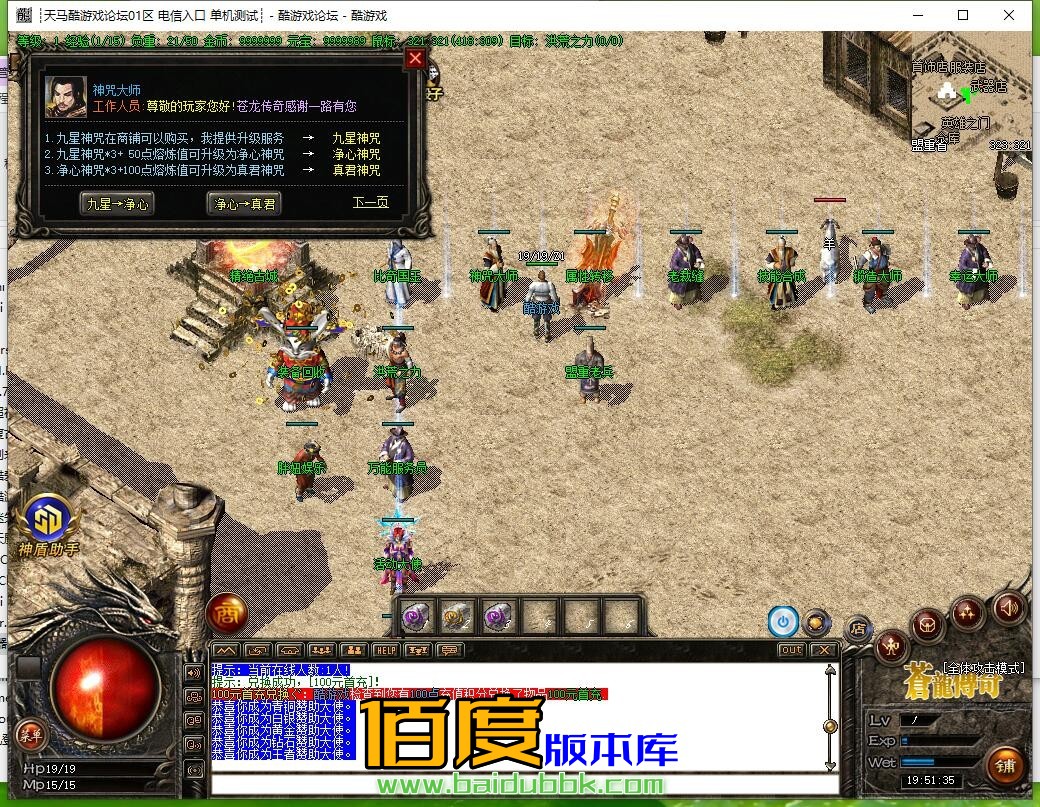This screenshot has height=807, width=1040.
Task: Close the 神咒大师 dialogue window
Action: pos(415,59)
